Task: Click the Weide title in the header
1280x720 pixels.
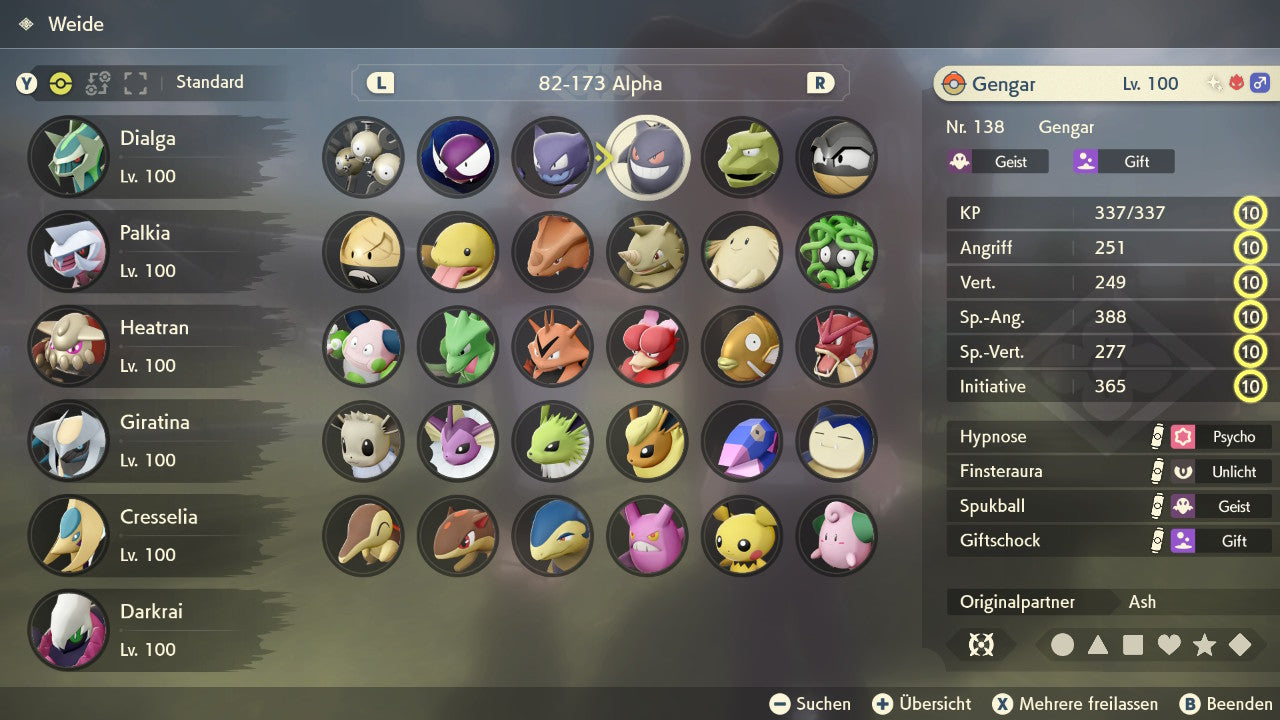Action: tap(78, 24)
